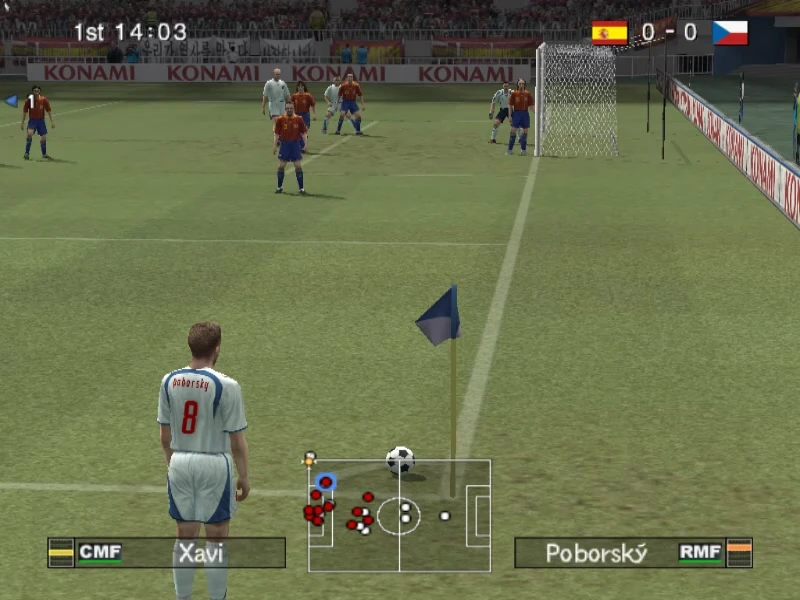Click the pitch radar minimap

click(399, 515)
